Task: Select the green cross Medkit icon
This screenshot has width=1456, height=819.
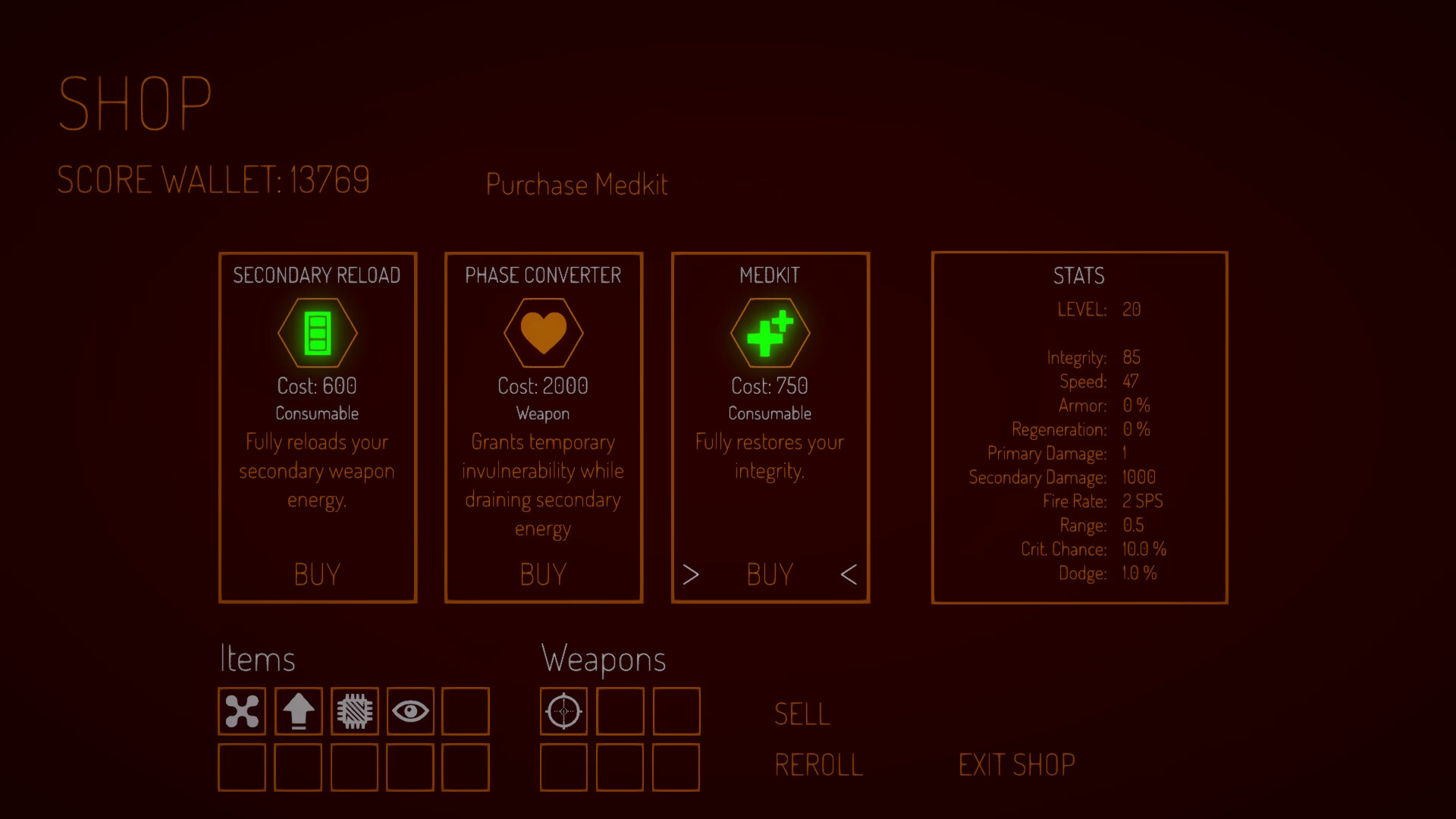Action: [x=770, y=334]
